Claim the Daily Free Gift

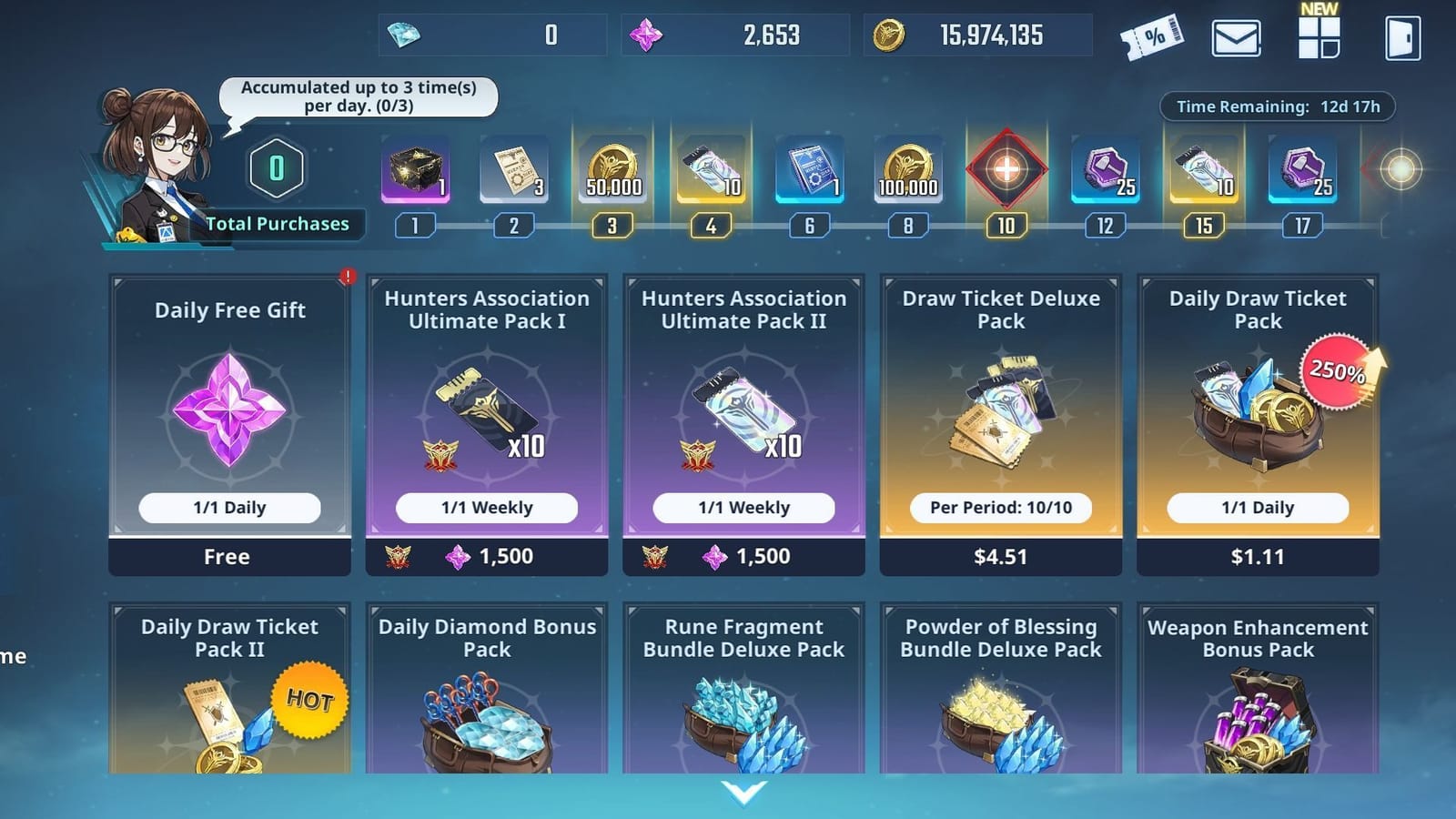[x=227, y=556]
